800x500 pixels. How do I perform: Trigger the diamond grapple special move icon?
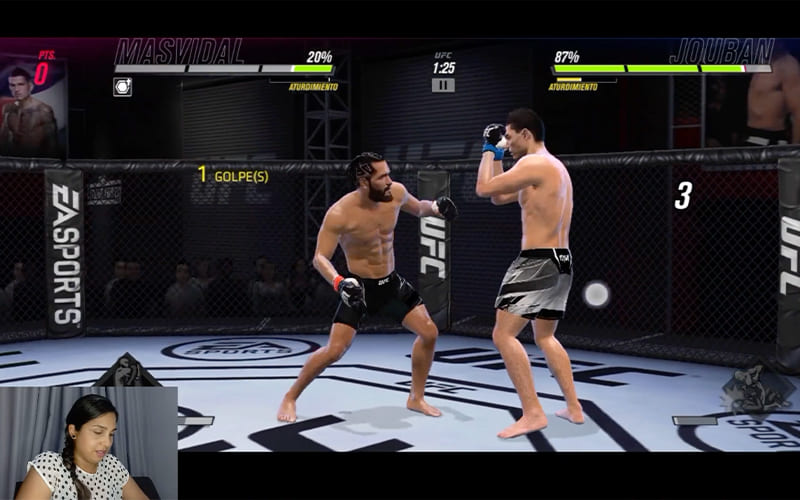coord(757,388)
